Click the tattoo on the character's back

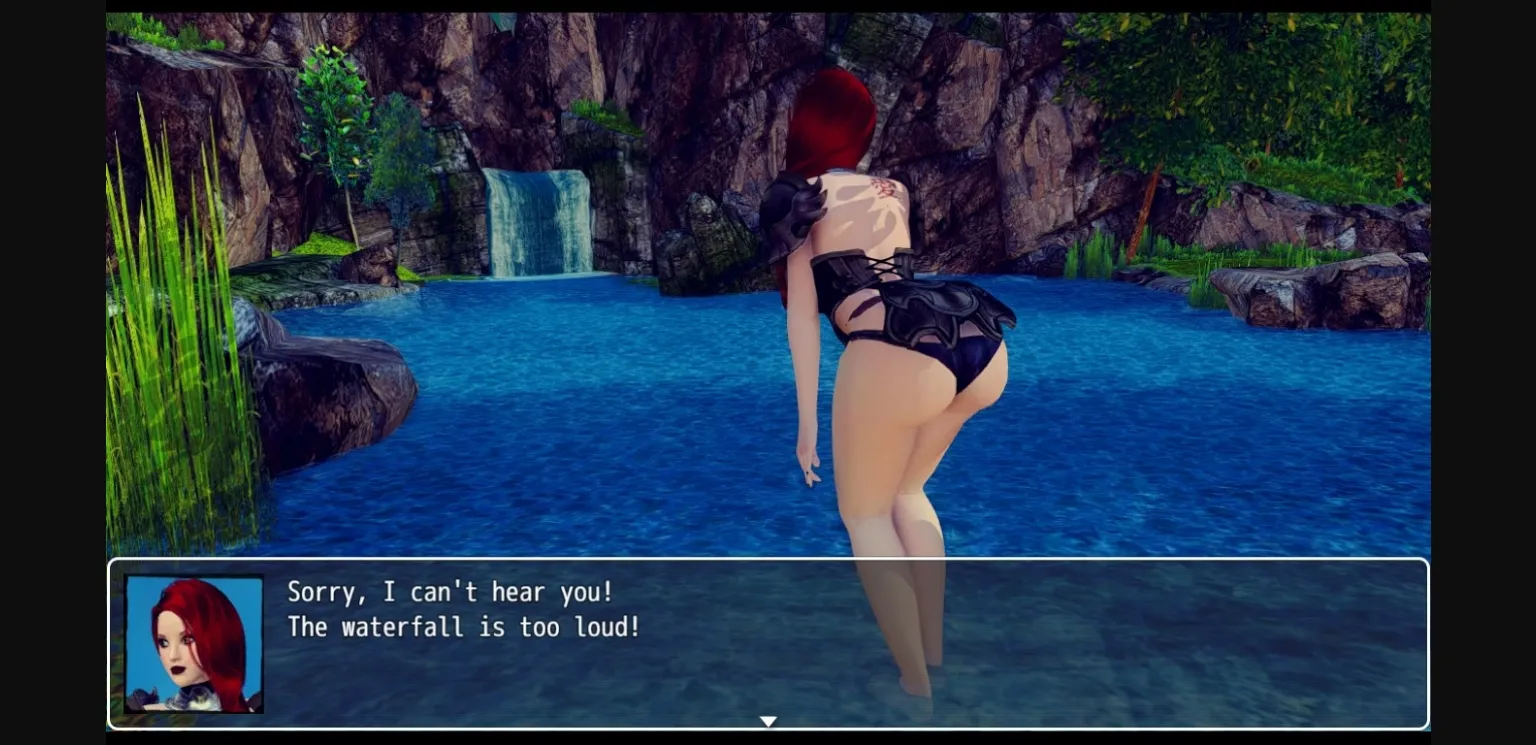tap(882, 190)
